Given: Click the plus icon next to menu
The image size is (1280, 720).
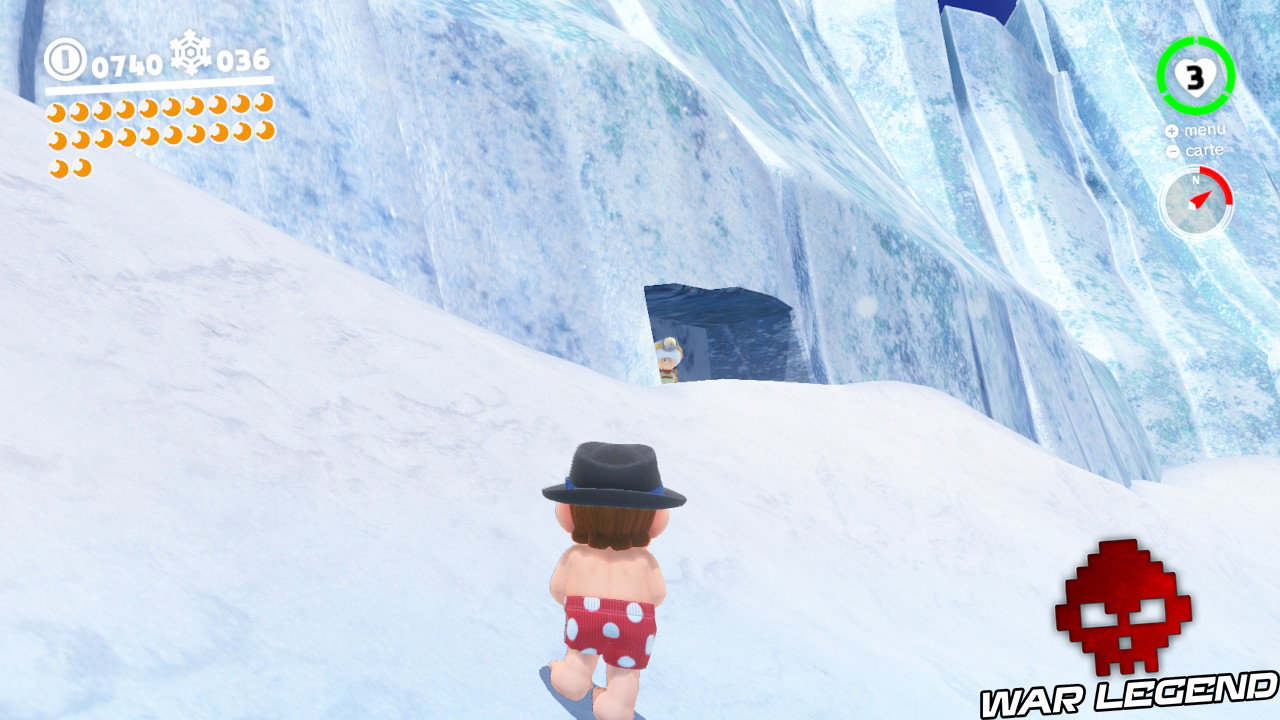Looking at the screenshot, I should [1170, 130].
